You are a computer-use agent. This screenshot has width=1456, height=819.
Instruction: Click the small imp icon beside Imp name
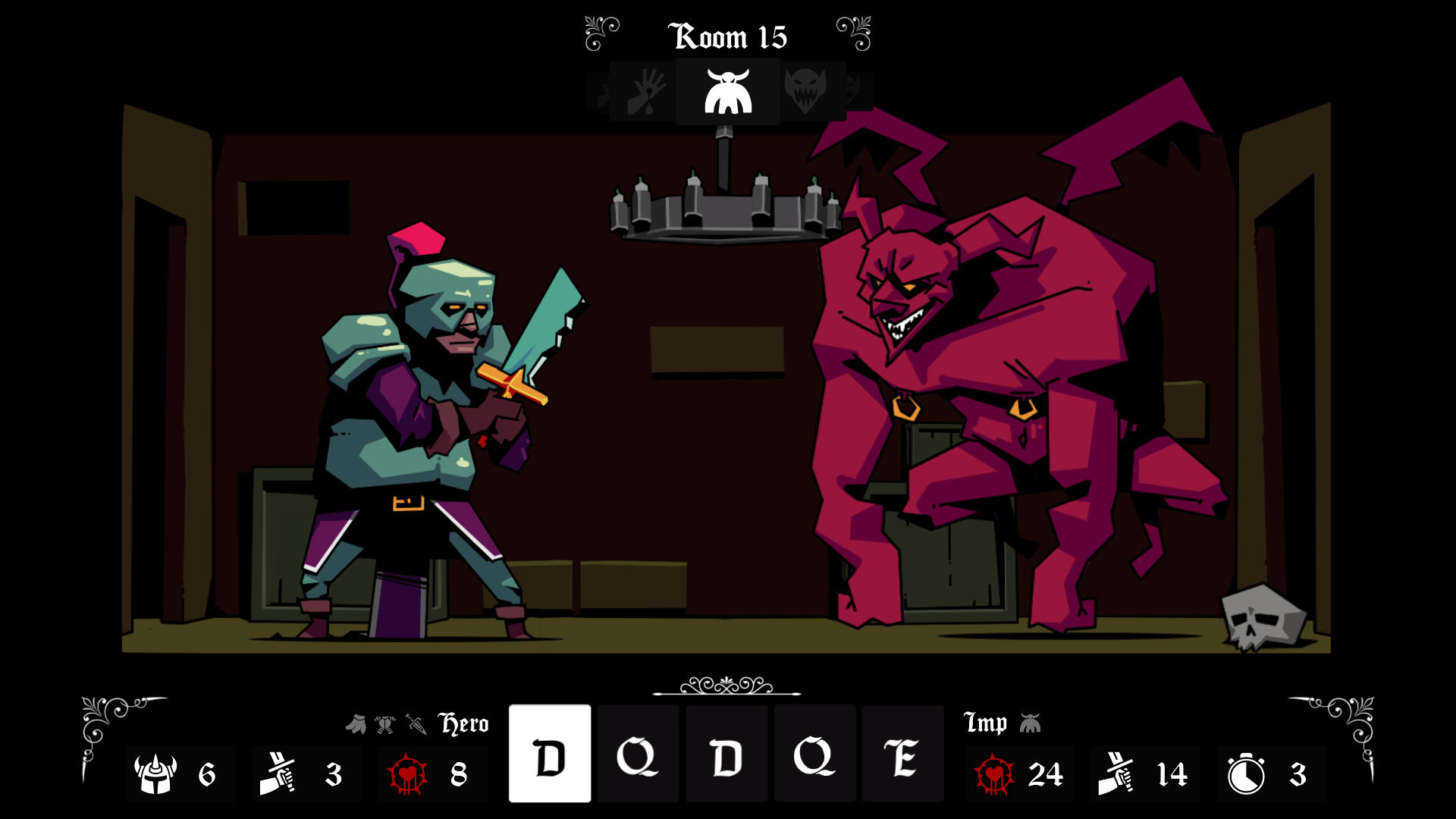point(1030,723)
